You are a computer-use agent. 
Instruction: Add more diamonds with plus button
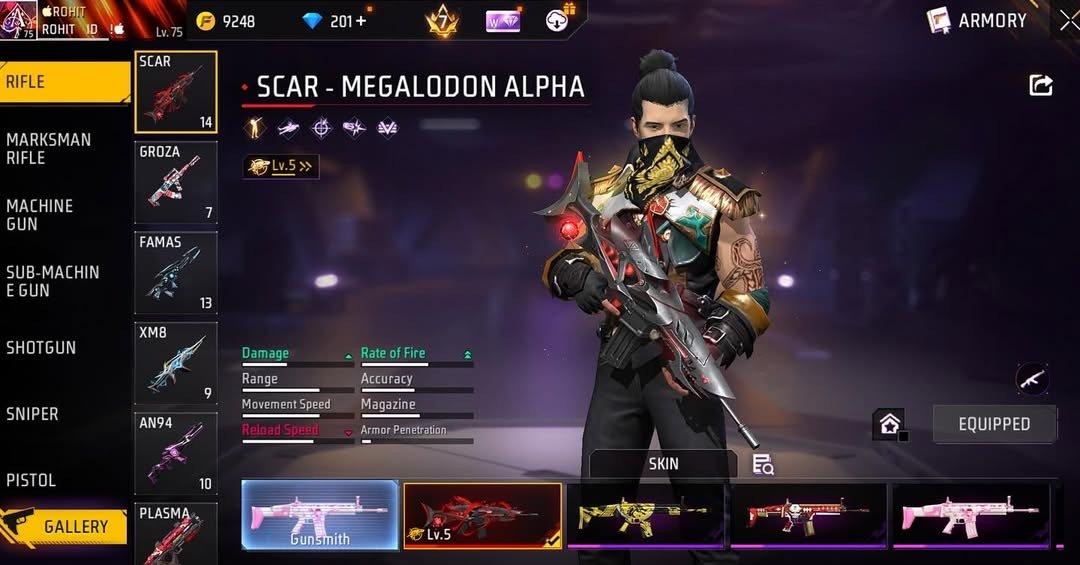360,21
